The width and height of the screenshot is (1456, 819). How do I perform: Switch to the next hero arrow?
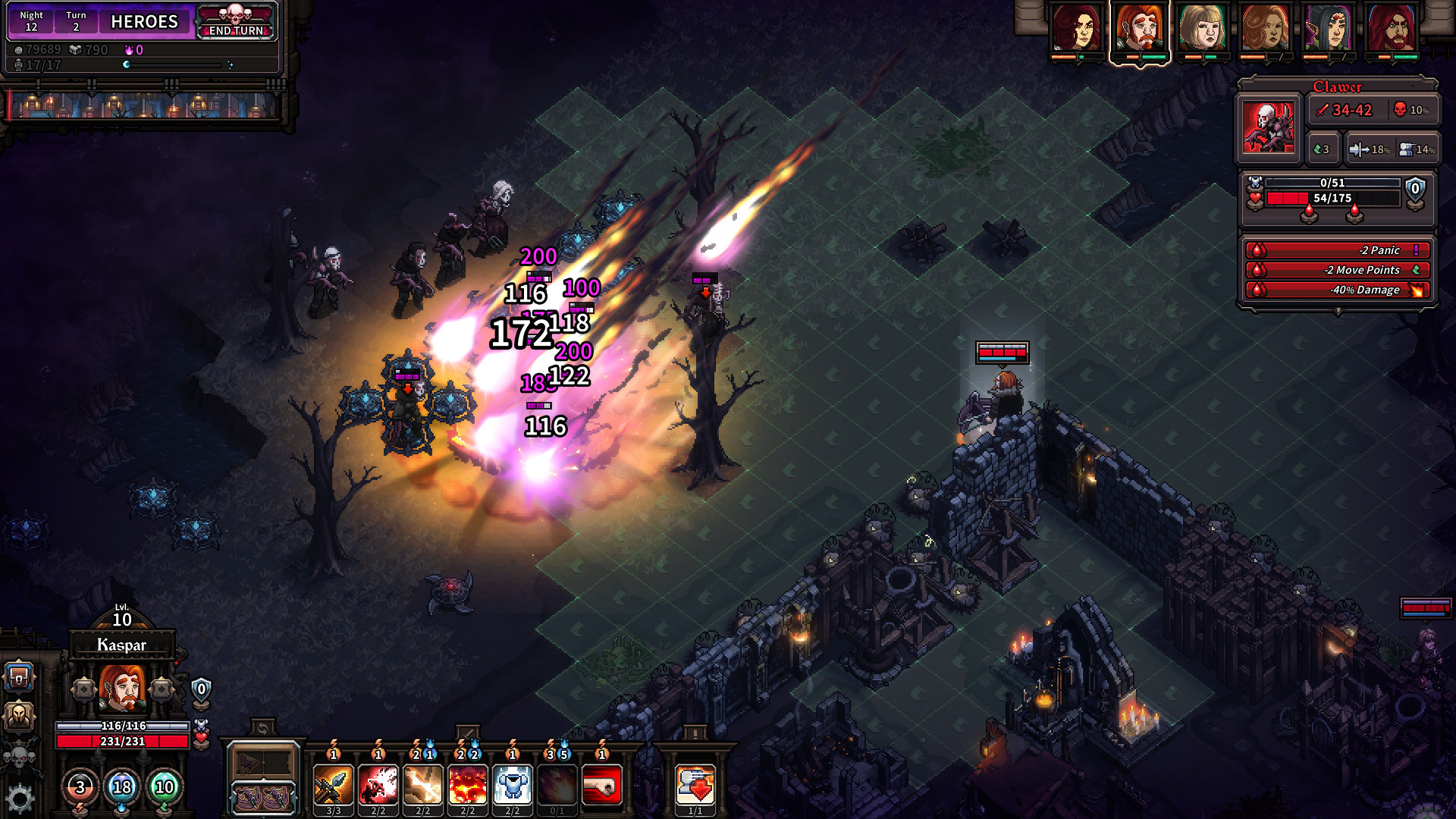161,689
